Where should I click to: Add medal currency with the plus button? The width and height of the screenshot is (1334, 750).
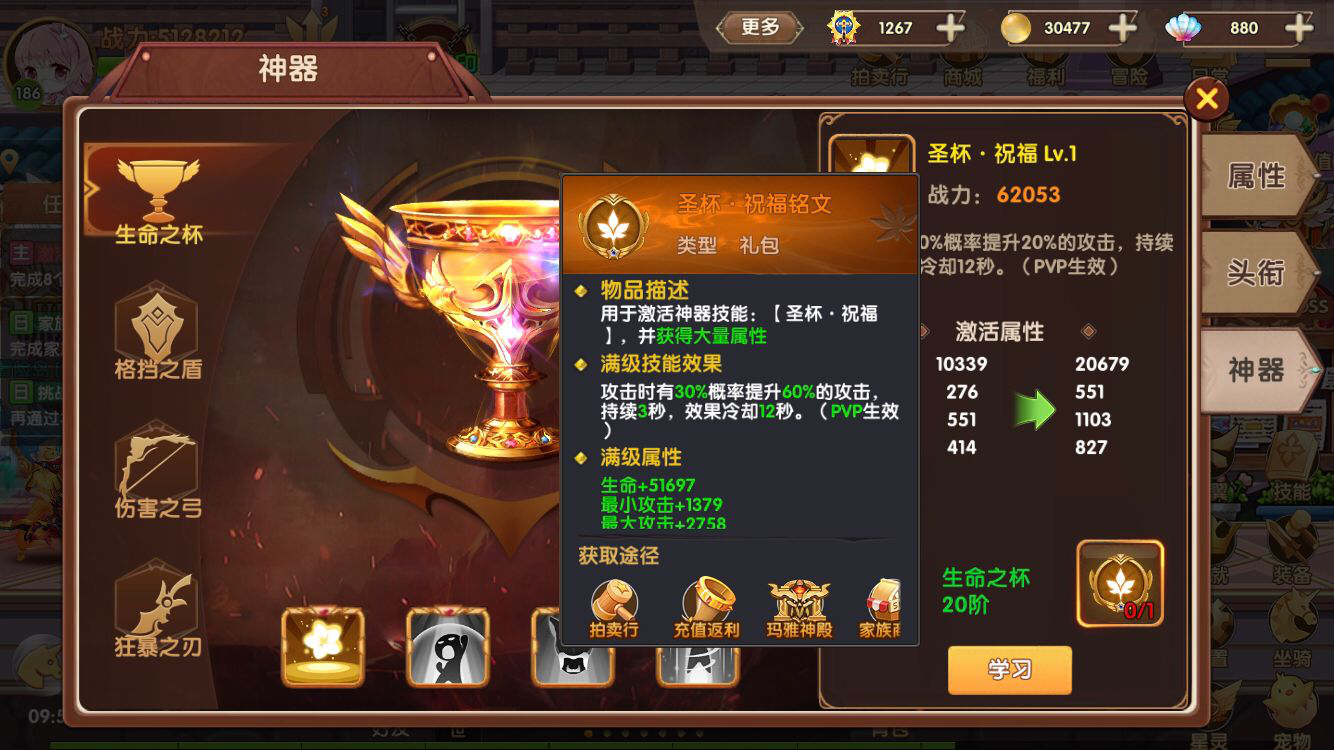click(949, 28)
